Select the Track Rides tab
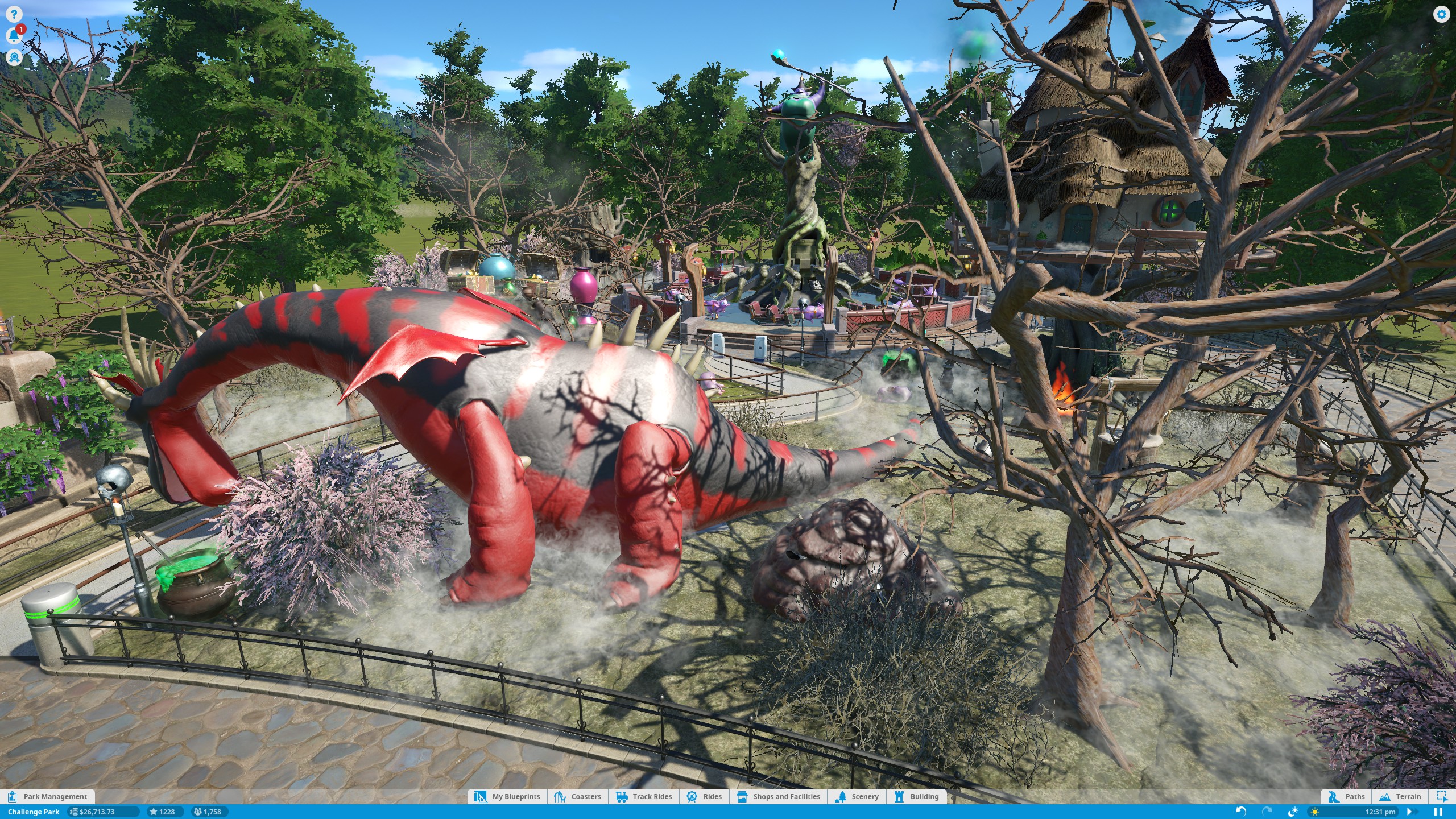This screenshot has height=819, width=1456. pos(644,796)
